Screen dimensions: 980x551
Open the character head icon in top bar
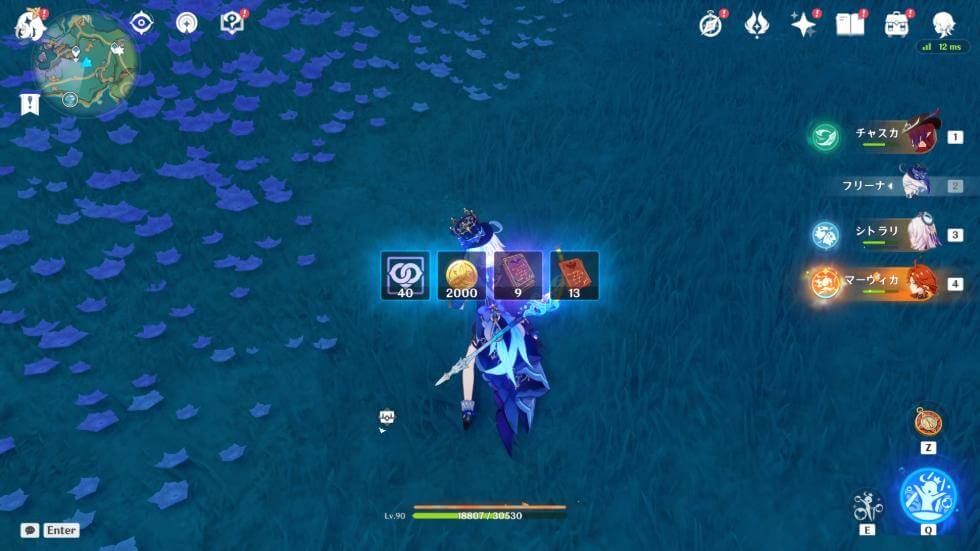pos(943,25)
